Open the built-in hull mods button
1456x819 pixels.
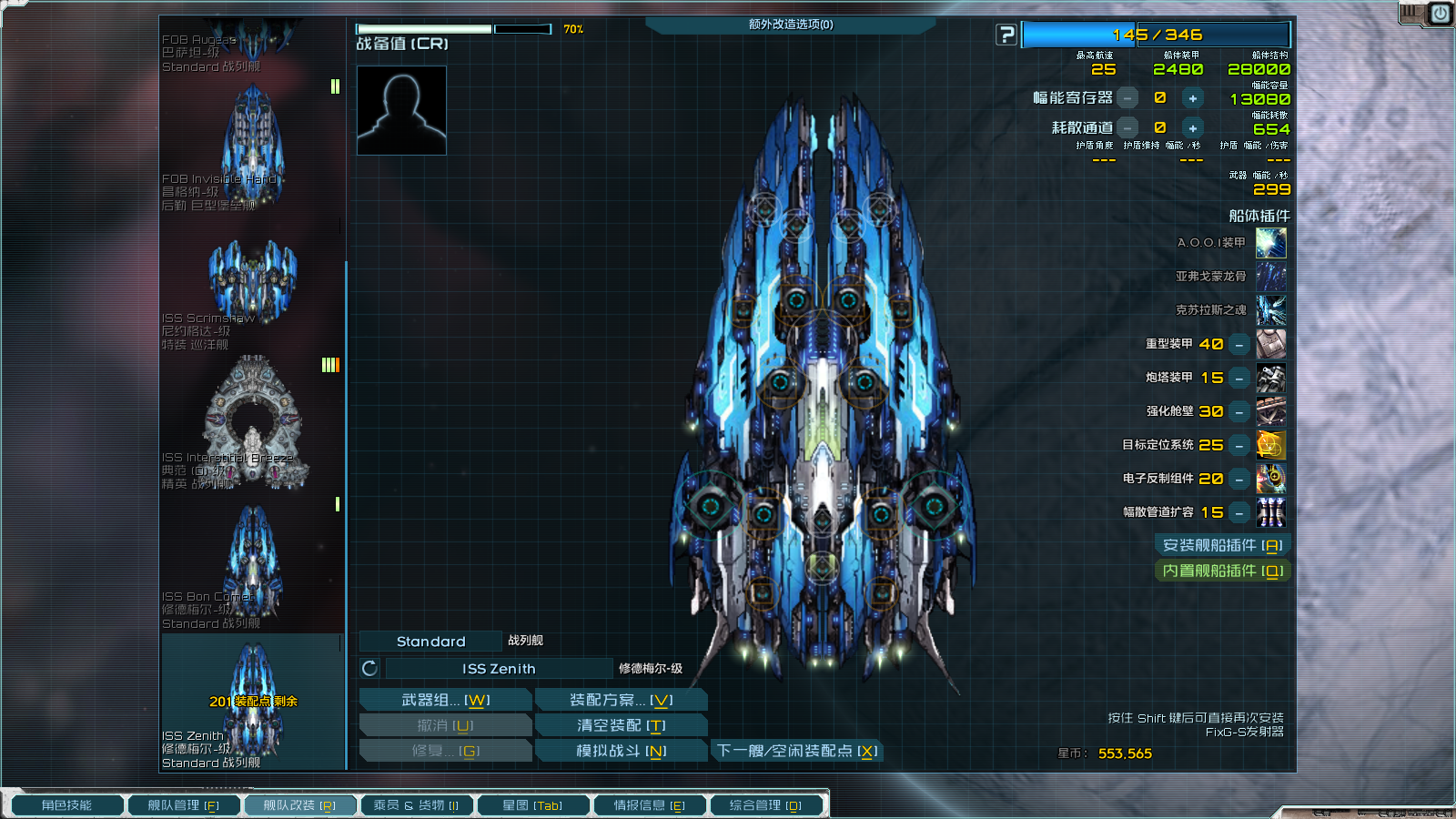click(1222, 571)
